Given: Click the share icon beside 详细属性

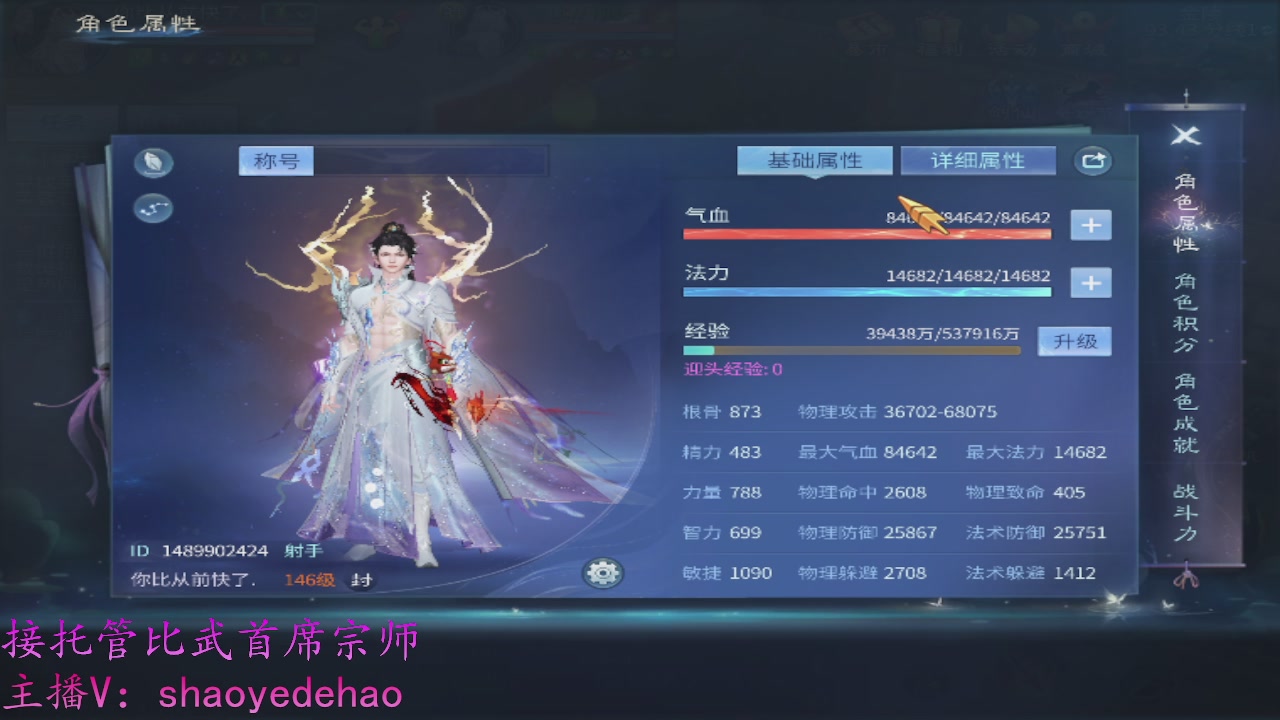Looking at the screenshot, I should tap(1092, 160).
